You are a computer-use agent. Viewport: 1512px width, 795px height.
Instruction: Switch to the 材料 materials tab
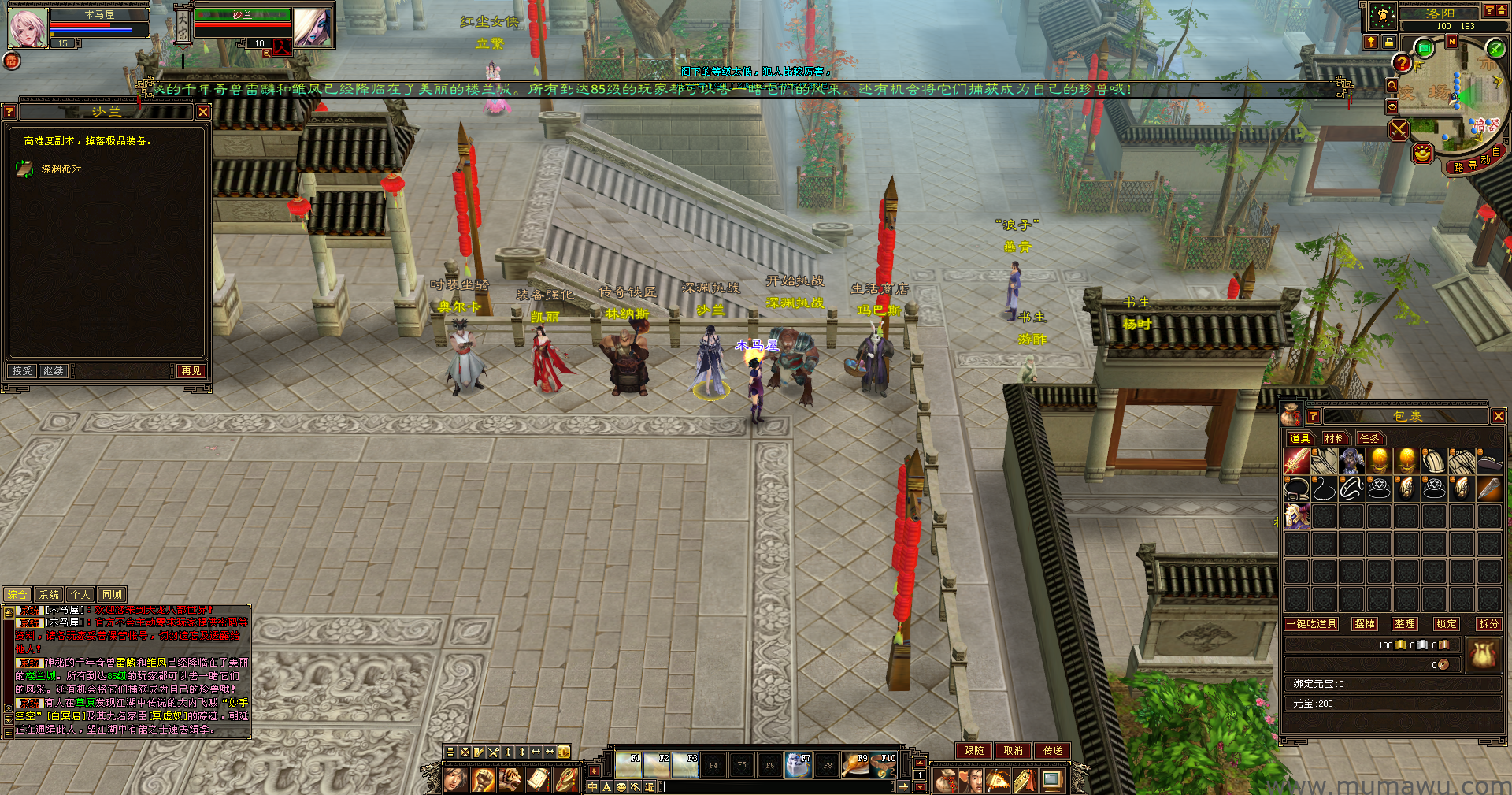click(1335, 438)
